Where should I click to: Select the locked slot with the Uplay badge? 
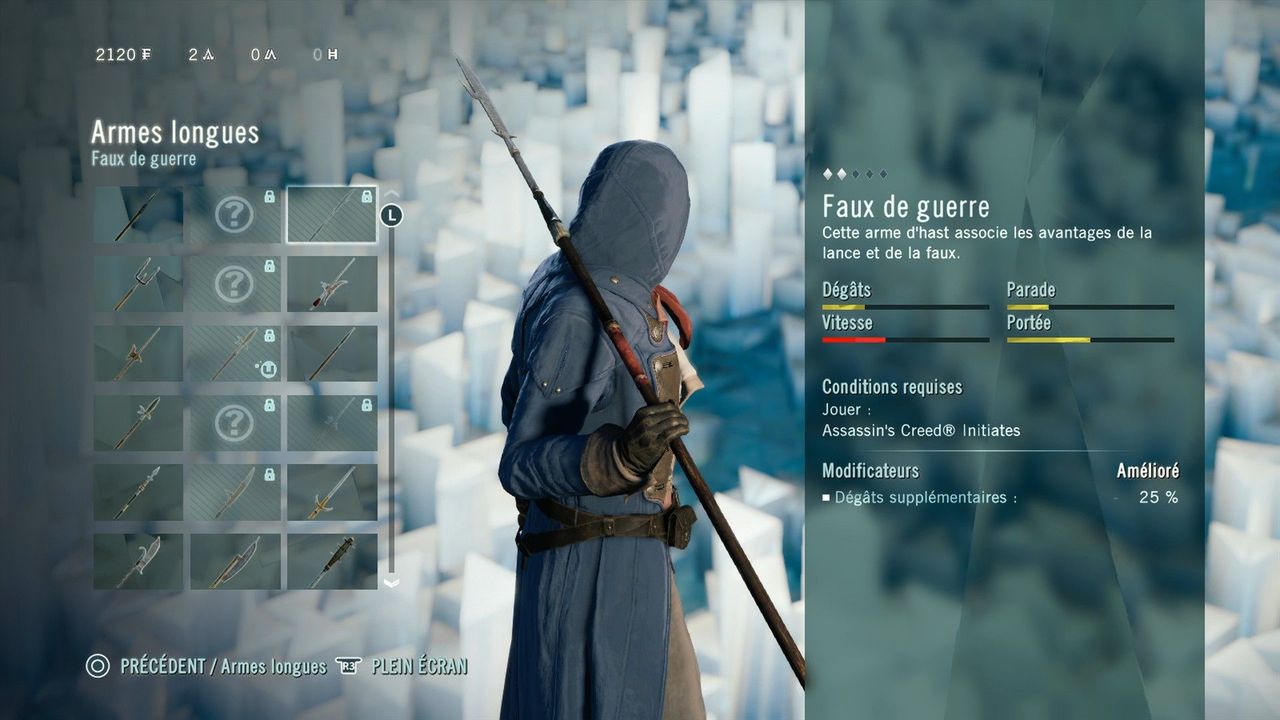click(235, 353)
